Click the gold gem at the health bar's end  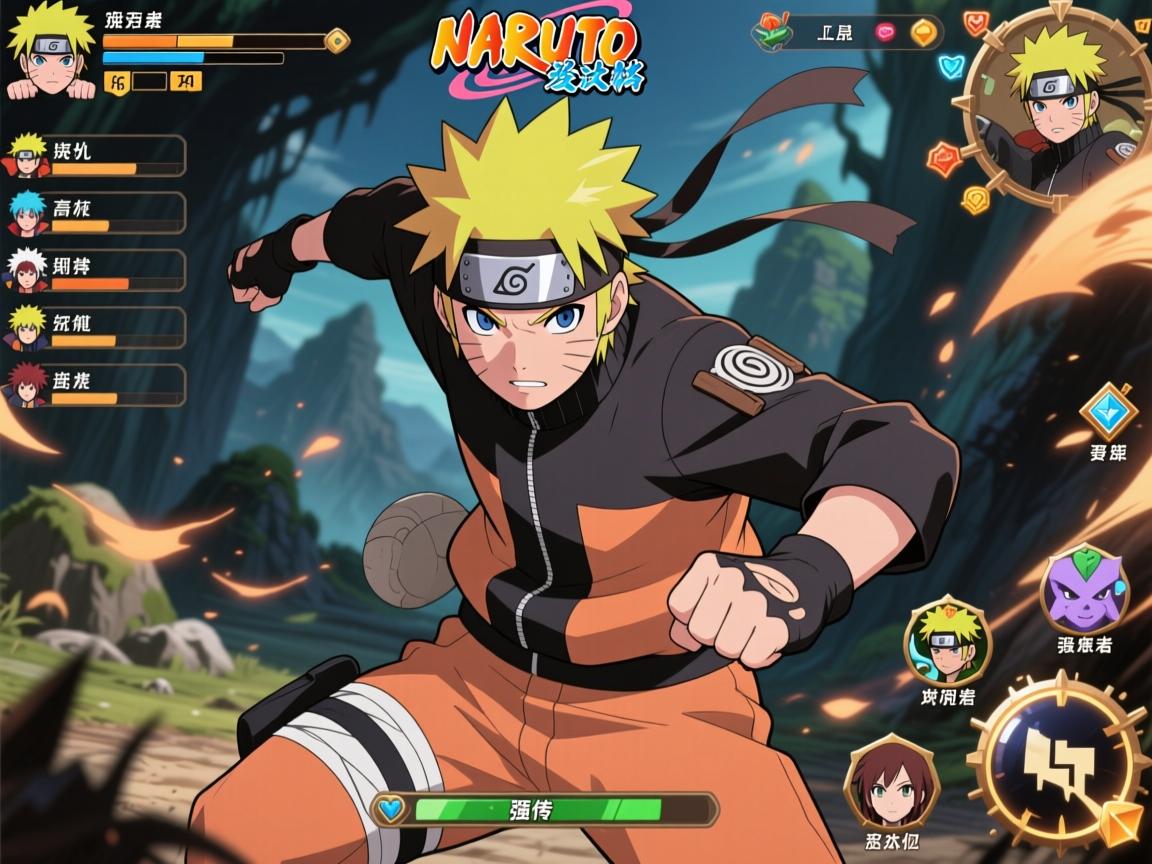tap(338, 41)
